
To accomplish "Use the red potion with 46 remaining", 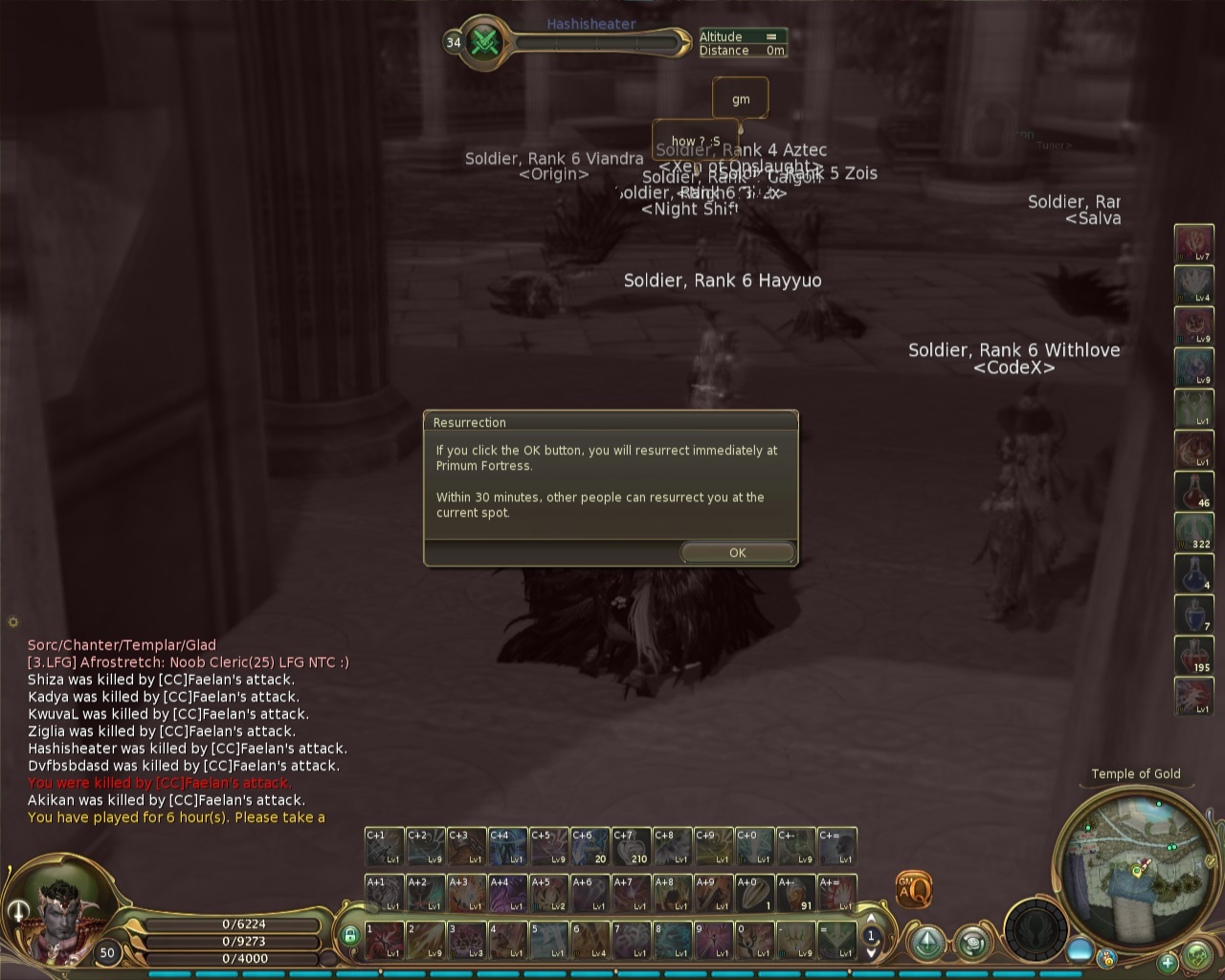I will 1193,490.
